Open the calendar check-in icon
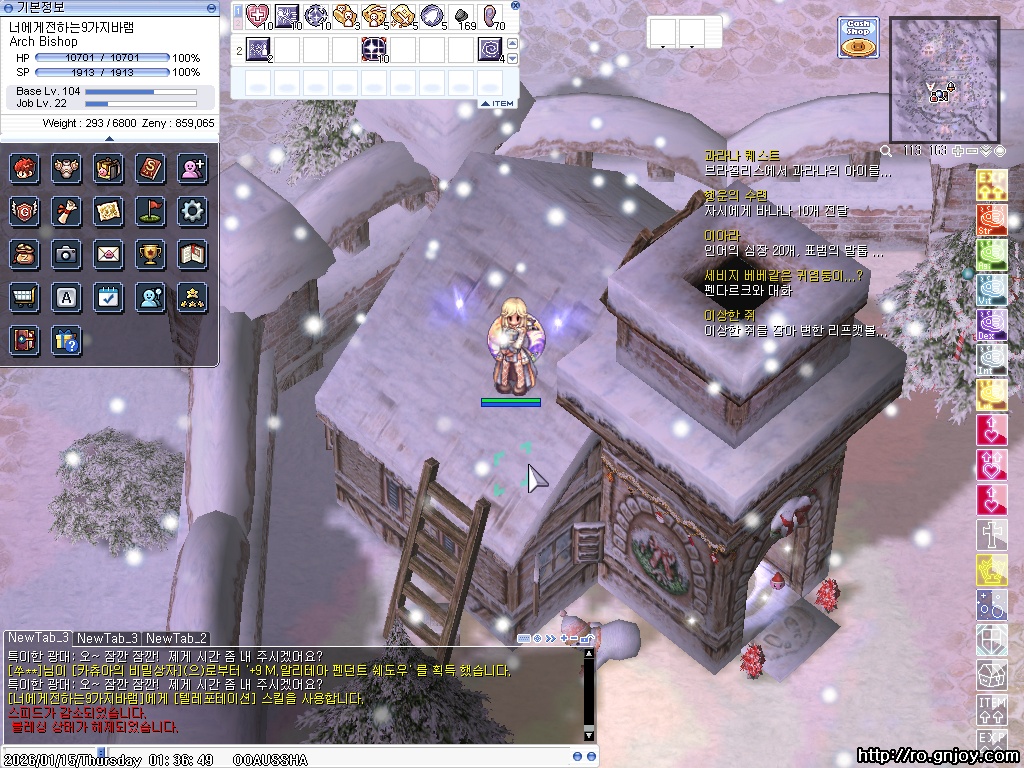 pos(108,297)
